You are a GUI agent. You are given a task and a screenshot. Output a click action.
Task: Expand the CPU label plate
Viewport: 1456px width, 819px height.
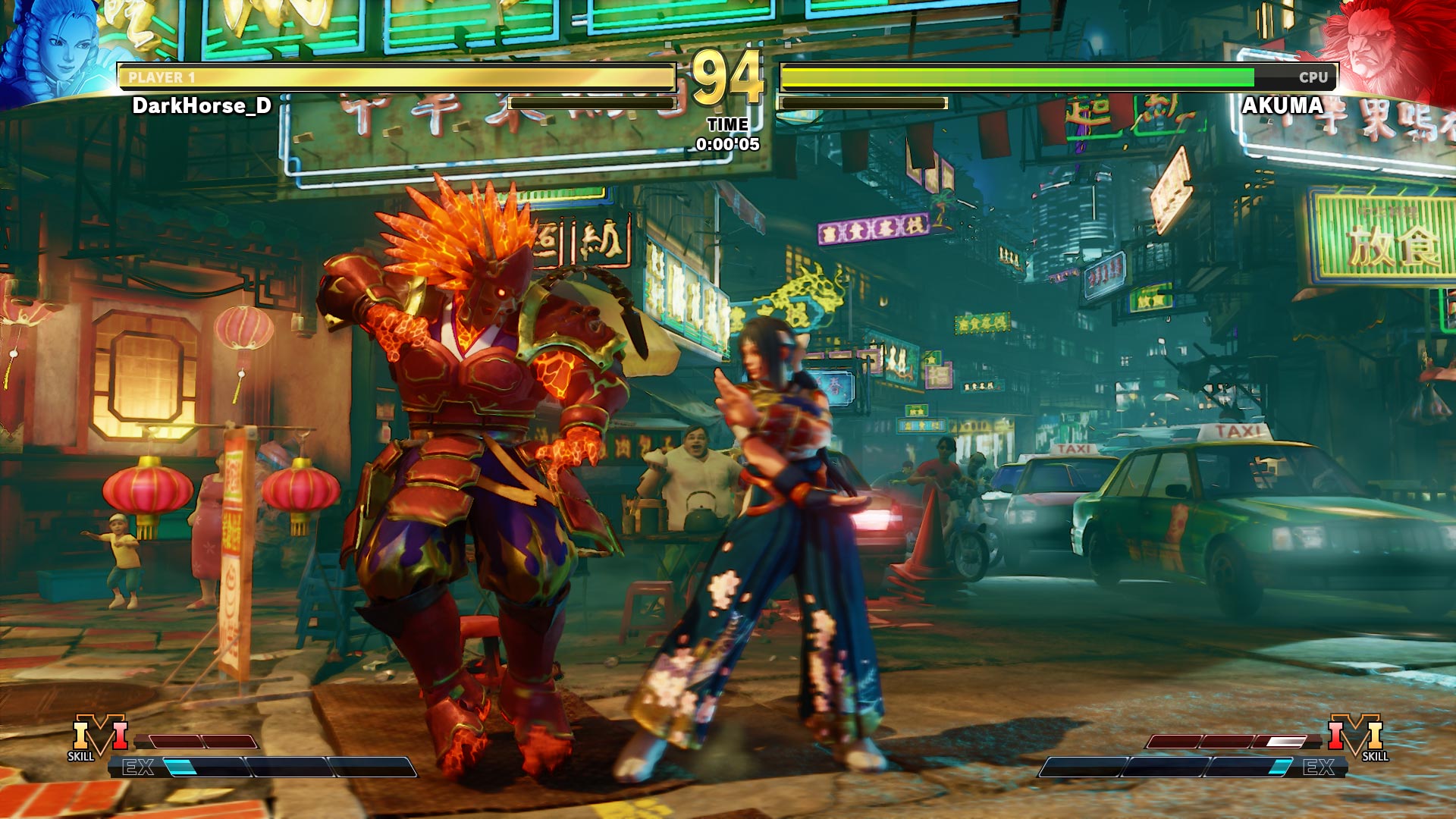pos(1312,76)
